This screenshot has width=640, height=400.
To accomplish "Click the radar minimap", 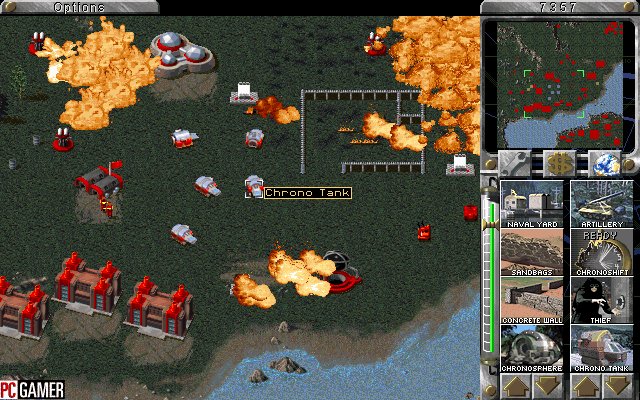I will [557, 84].
